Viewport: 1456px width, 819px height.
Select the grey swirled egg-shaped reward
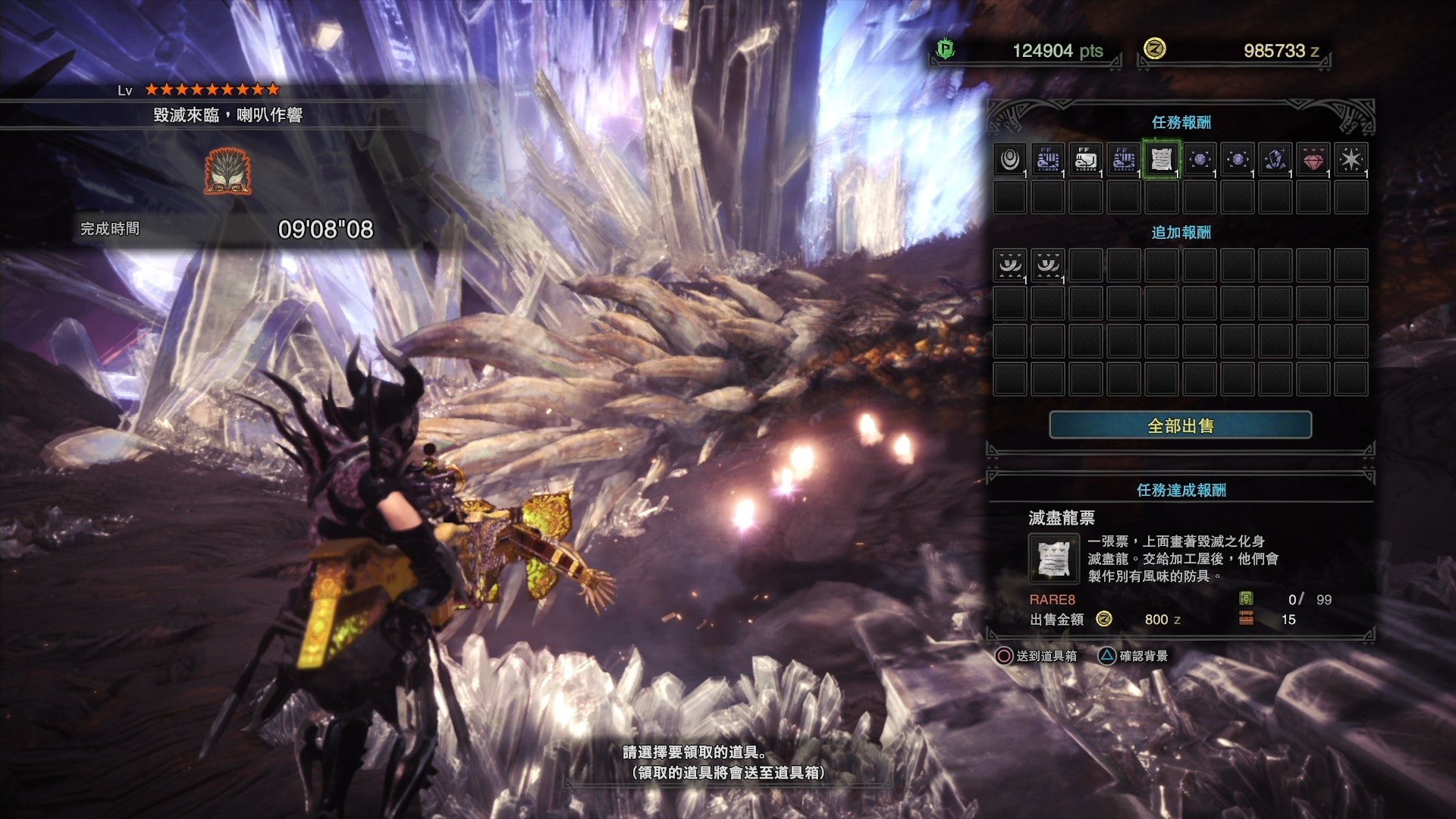pos(1009,159)
